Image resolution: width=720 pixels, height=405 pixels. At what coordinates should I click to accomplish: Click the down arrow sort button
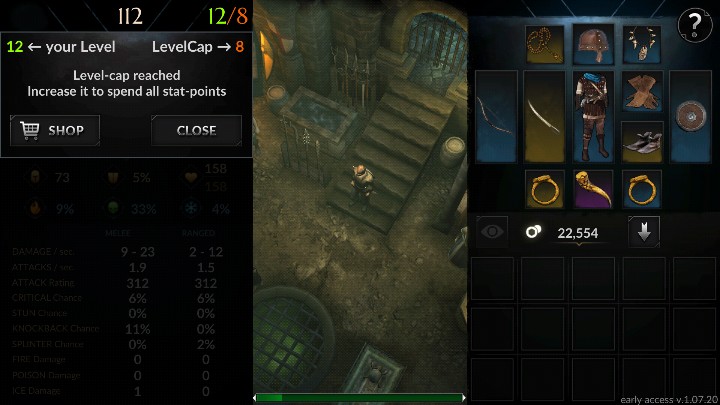coord(643,232)
